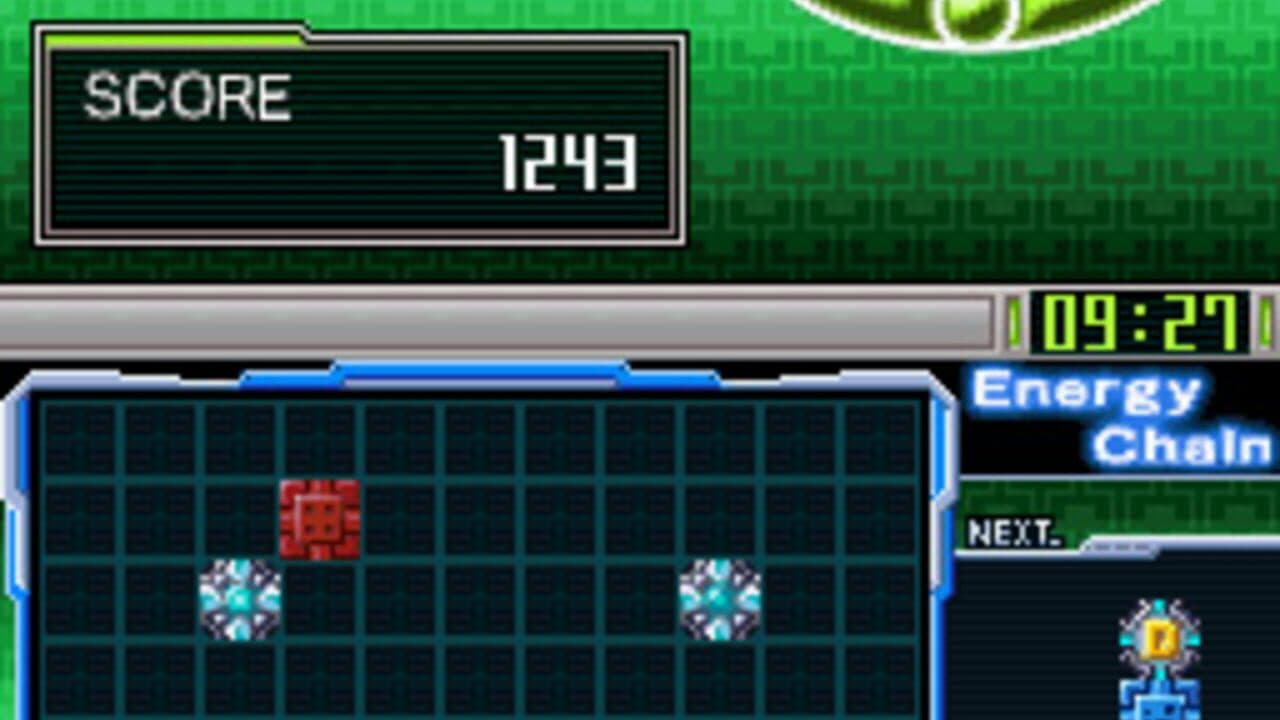Image resolution: width=1280 pixels, height=720 pixels.
Task: Click the green progress bar above SCORE
Action: click(x=170, y=38)
